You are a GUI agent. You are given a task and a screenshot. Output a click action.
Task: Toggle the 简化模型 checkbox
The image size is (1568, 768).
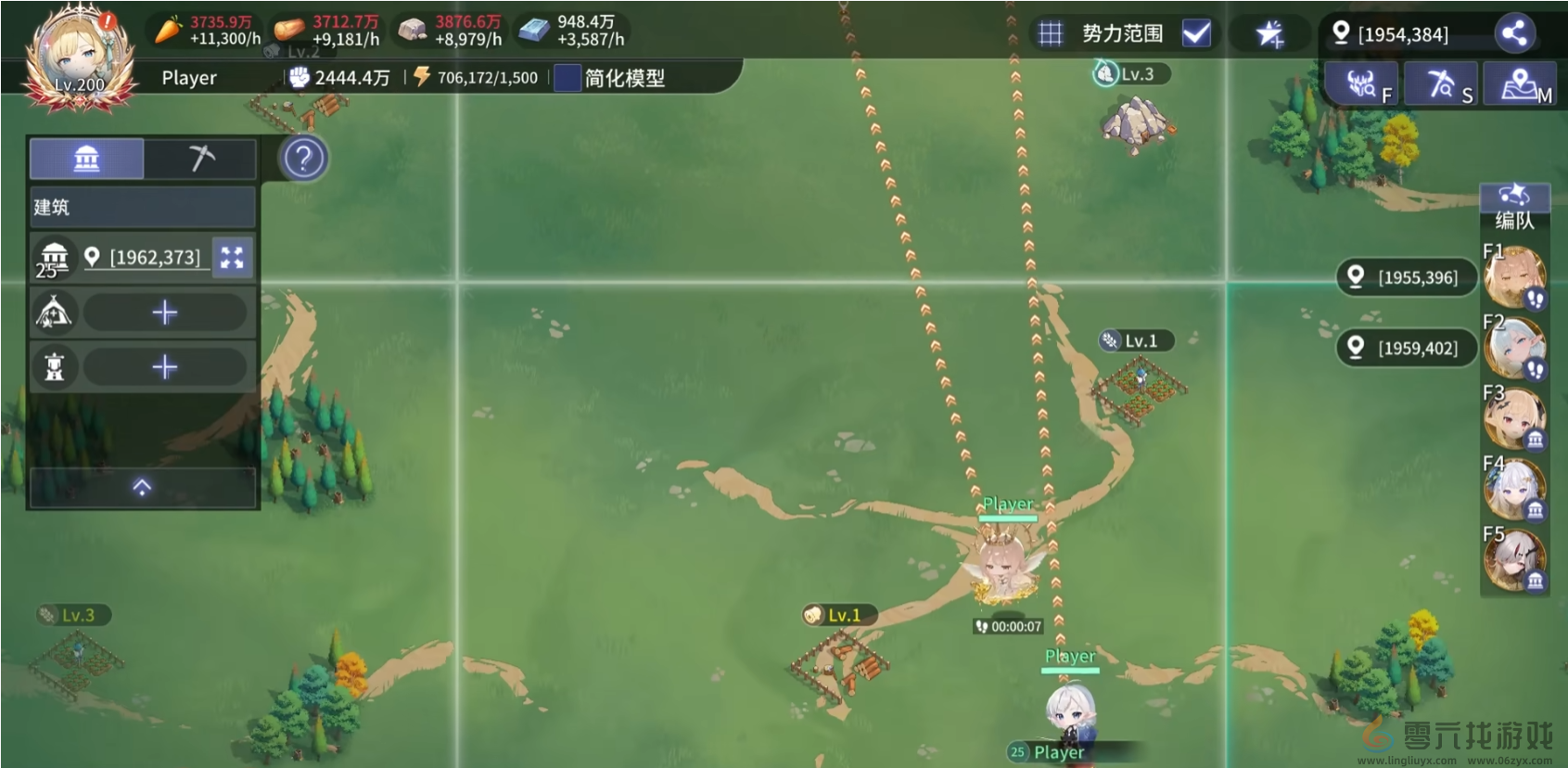tap(567, 79)
